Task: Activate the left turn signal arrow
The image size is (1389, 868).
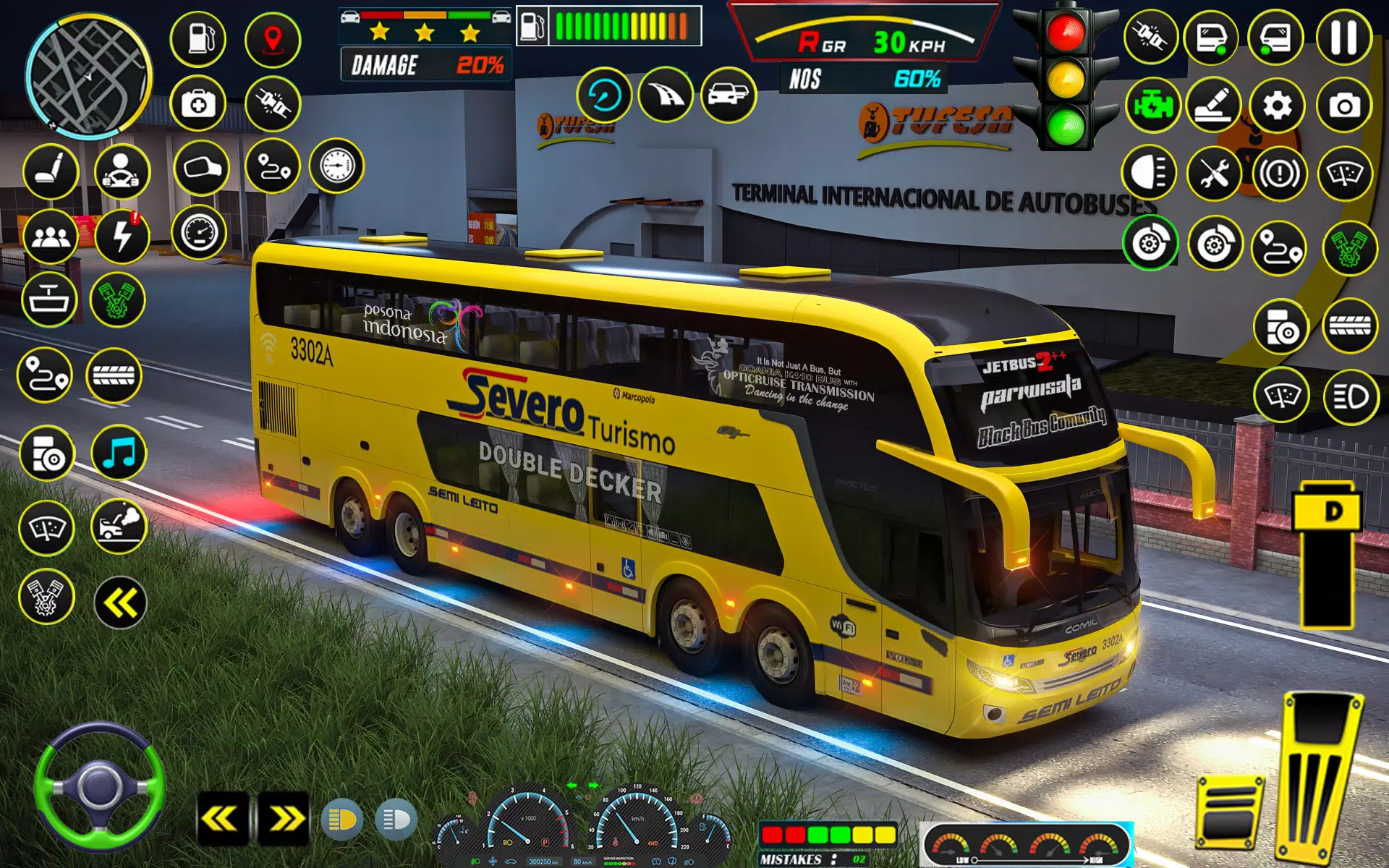Action: [x=221, y=819]
